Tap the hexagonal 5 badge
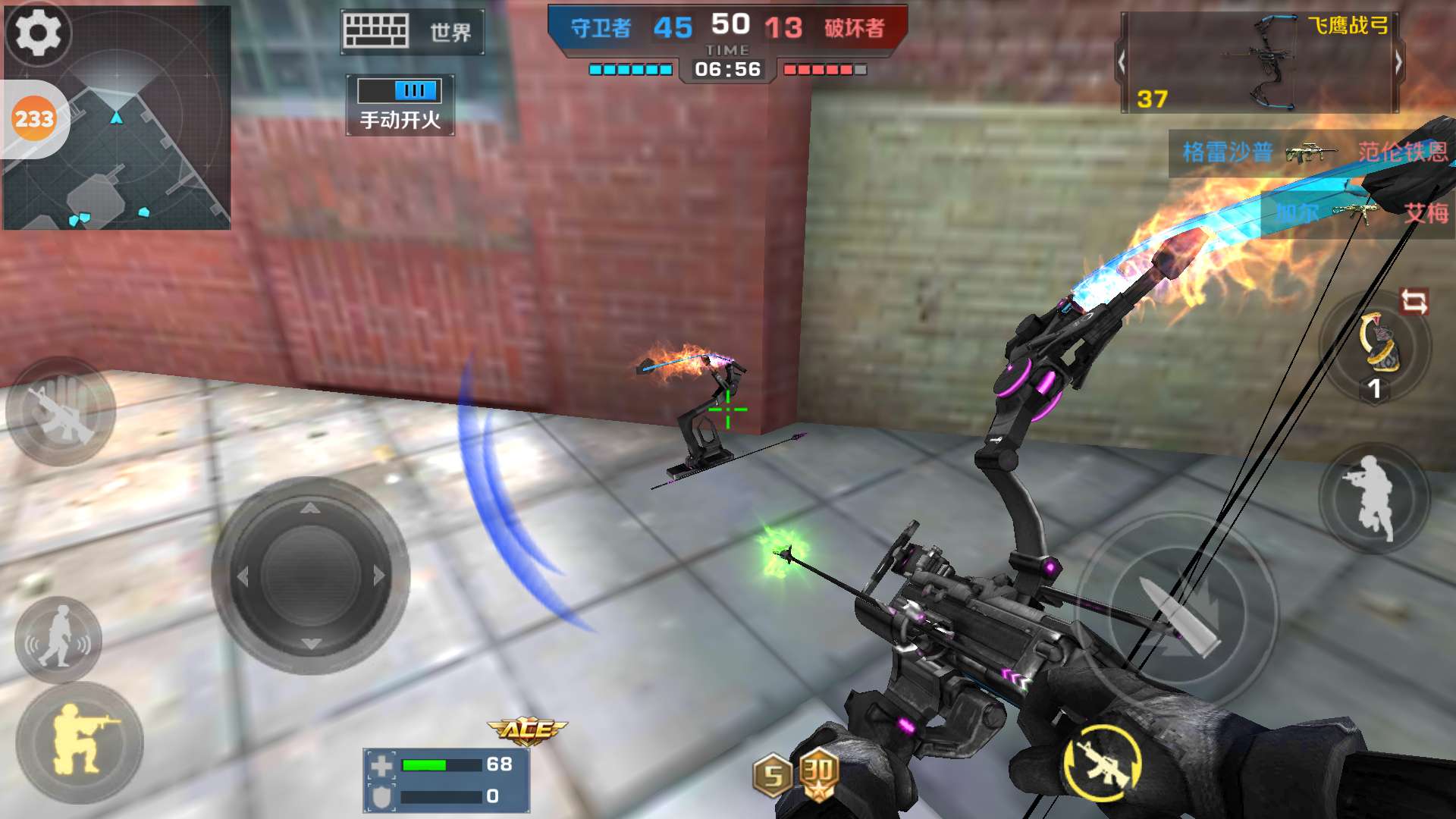Image resolution: width=1456 pixels, height=819 pixels. (773, 776)
